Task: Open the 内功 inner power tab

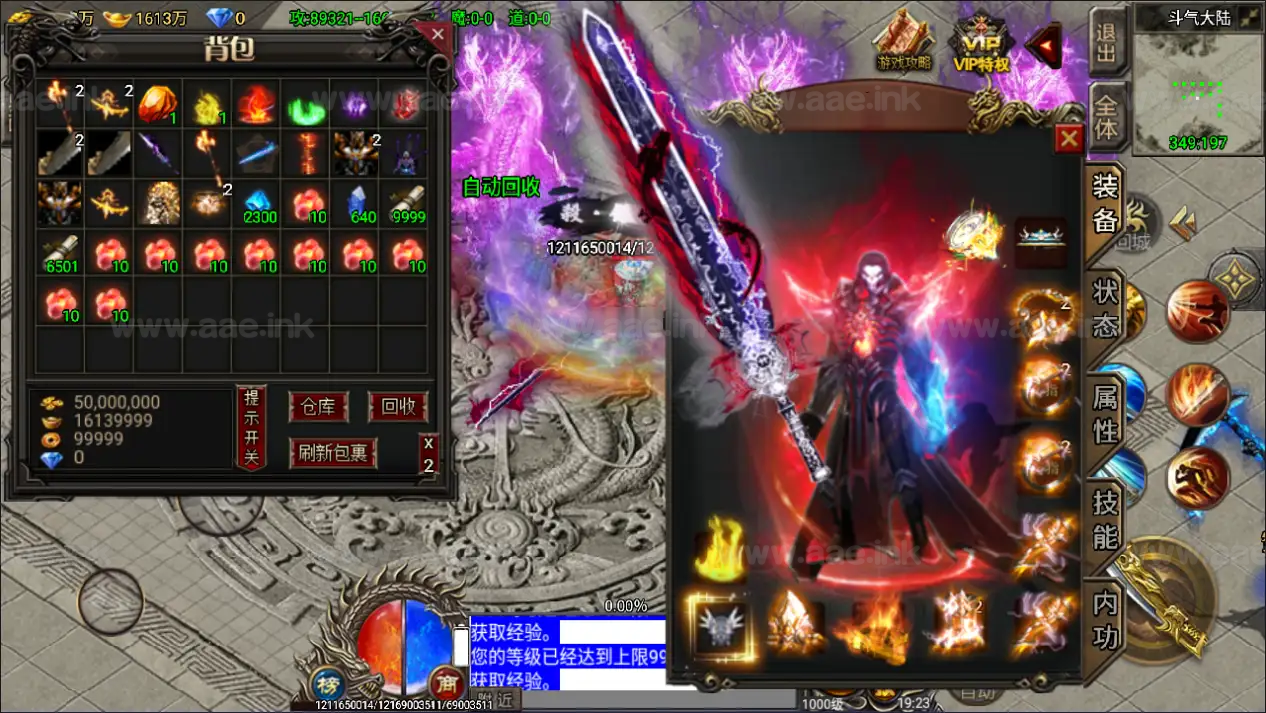Action: [x=1105, y=620]
